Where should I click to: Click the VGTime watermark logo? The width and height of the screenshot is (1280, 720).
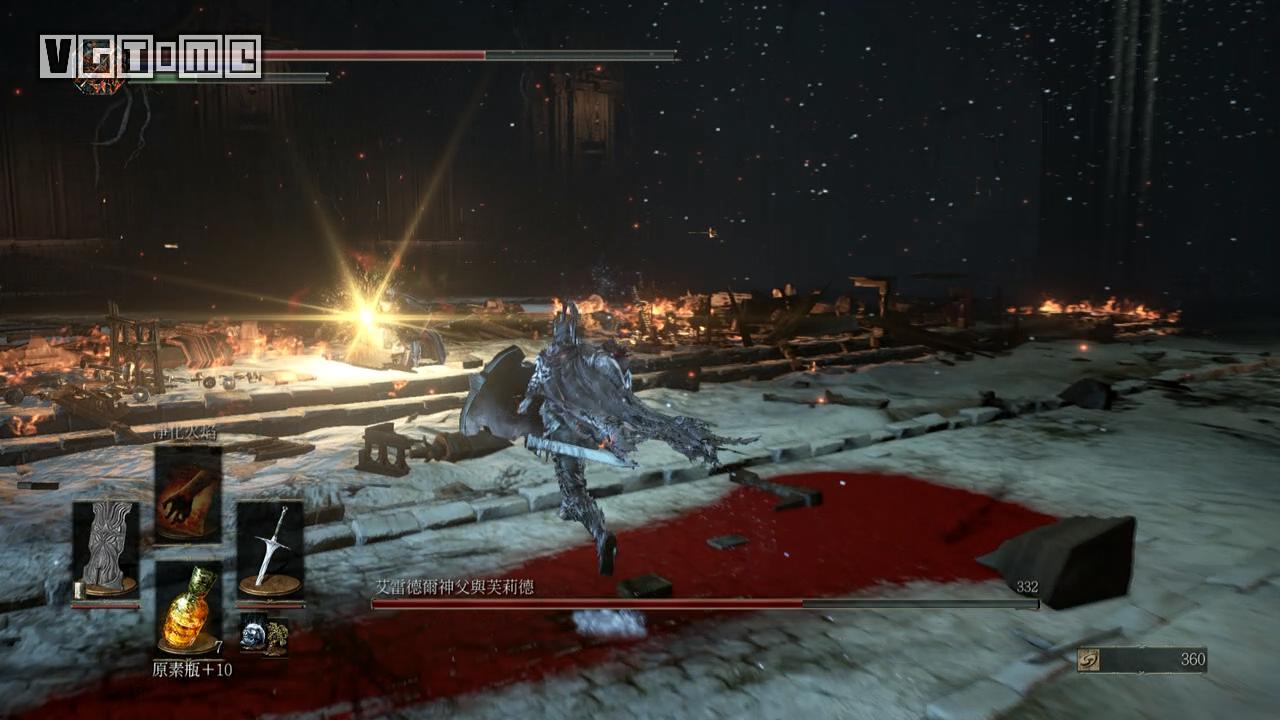[150, 56]
